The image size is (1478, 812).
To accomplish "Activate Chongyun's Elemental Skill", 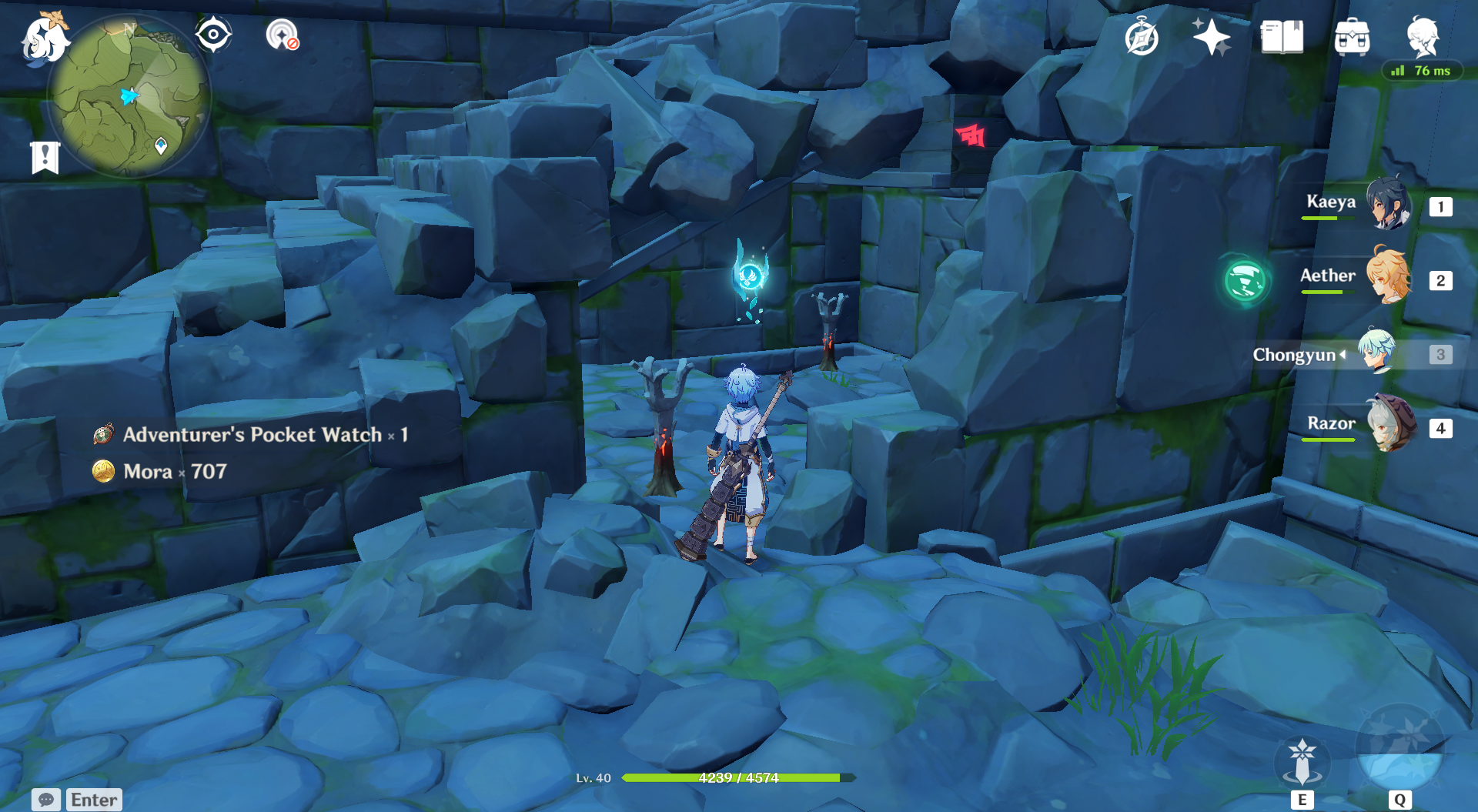I will pos(1302,761).
